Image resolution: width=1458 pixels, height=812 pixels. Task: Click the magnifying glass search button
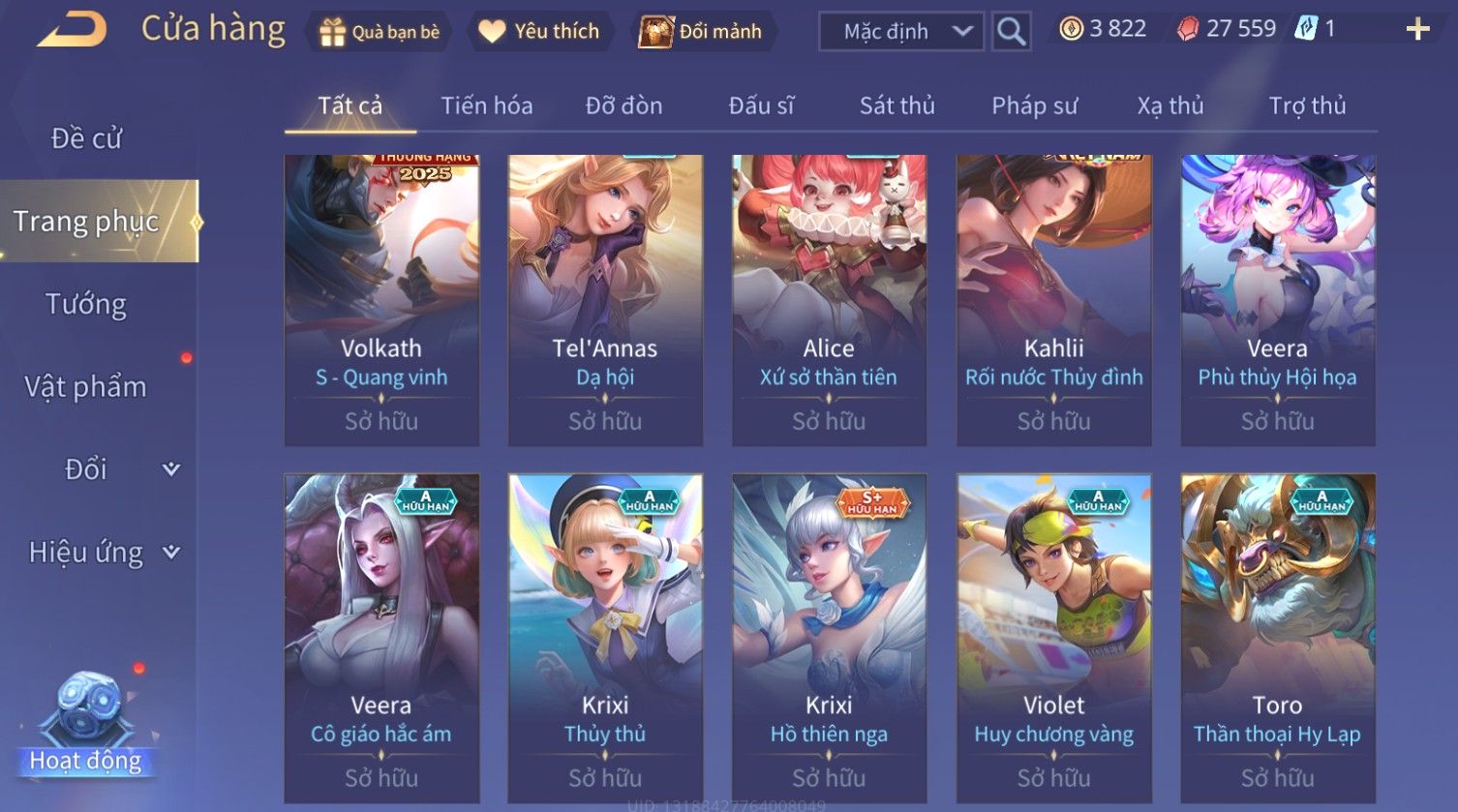pyautogui.click(x=1011, y=32)
